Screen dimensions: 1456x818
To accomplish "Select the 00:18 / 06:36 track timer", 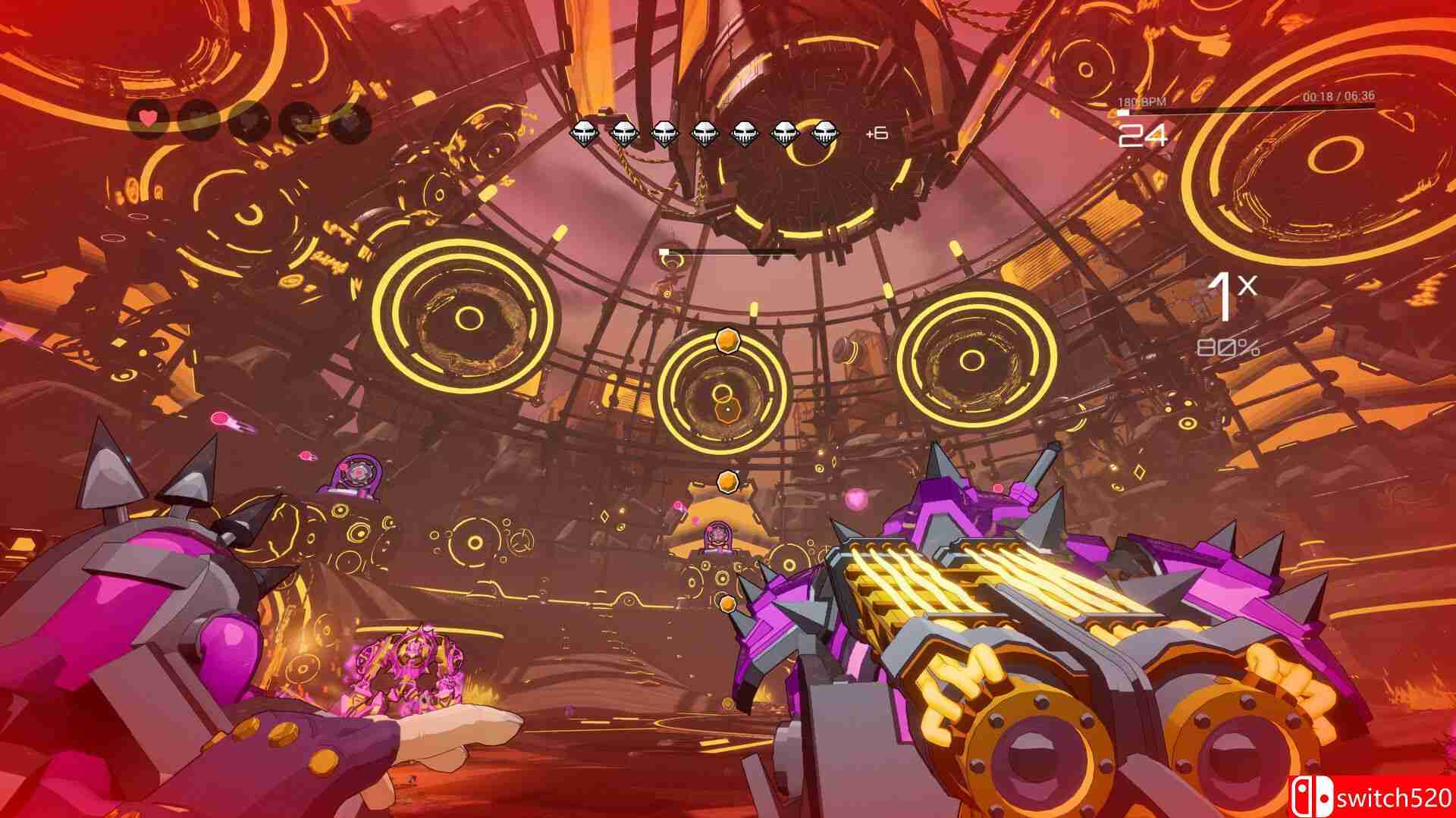I will tap(1338, 96).
